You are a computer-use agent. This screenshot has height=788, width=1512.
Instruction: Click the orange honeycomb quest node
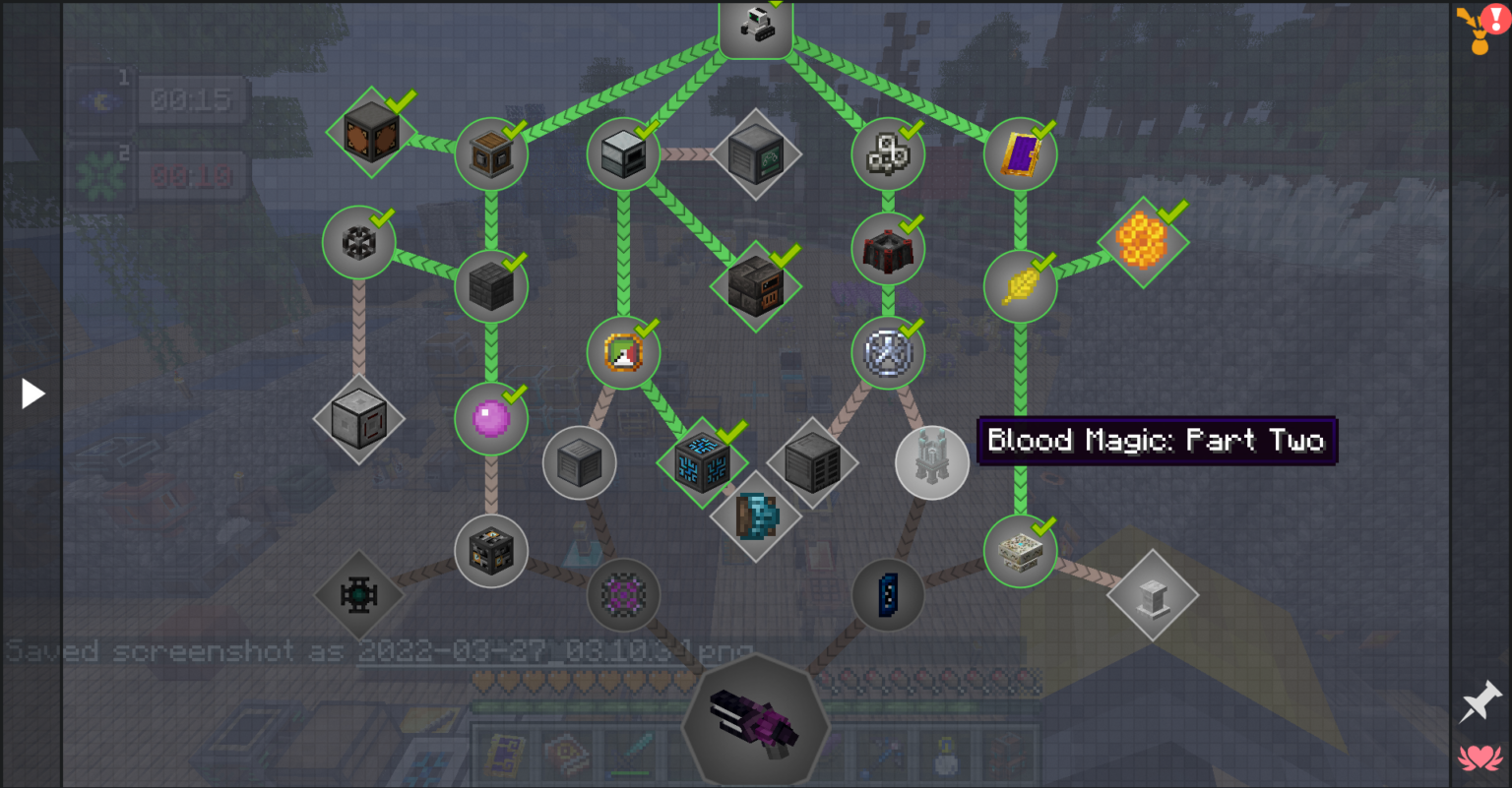[x=1145, y=243]
